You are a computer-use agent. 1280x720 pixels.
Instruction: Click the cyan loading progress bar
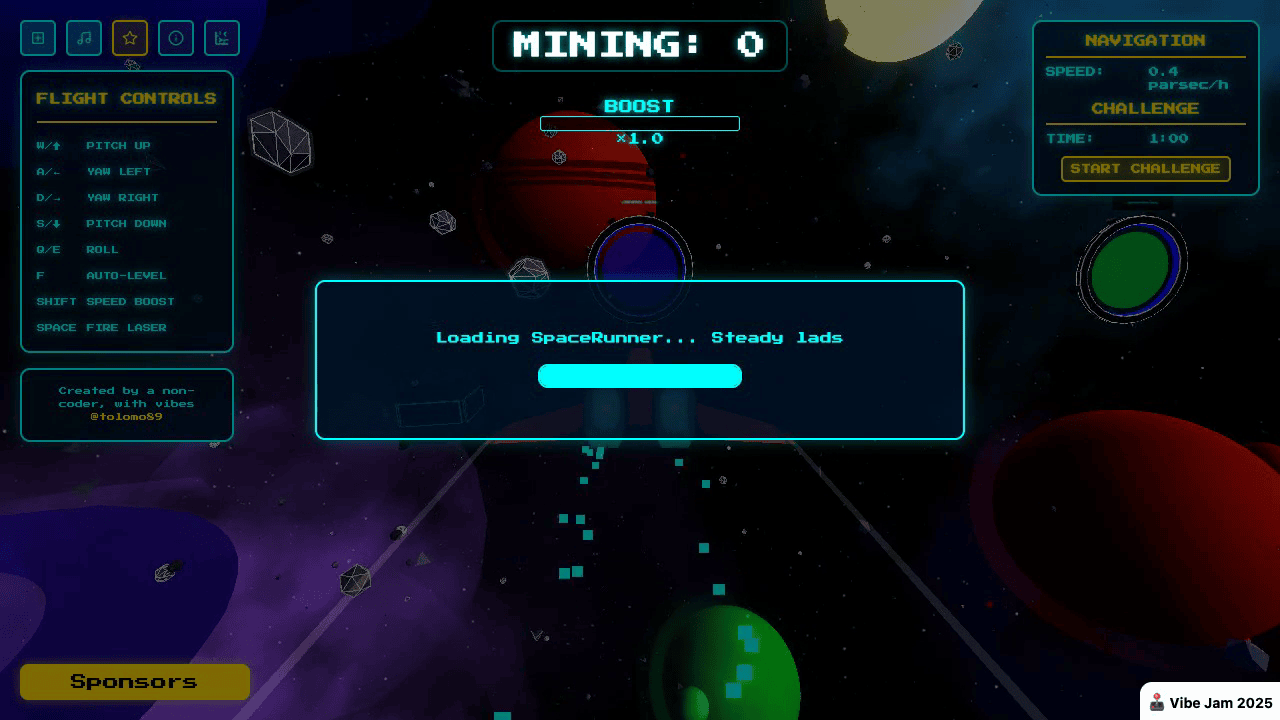(x=640, y=375)
